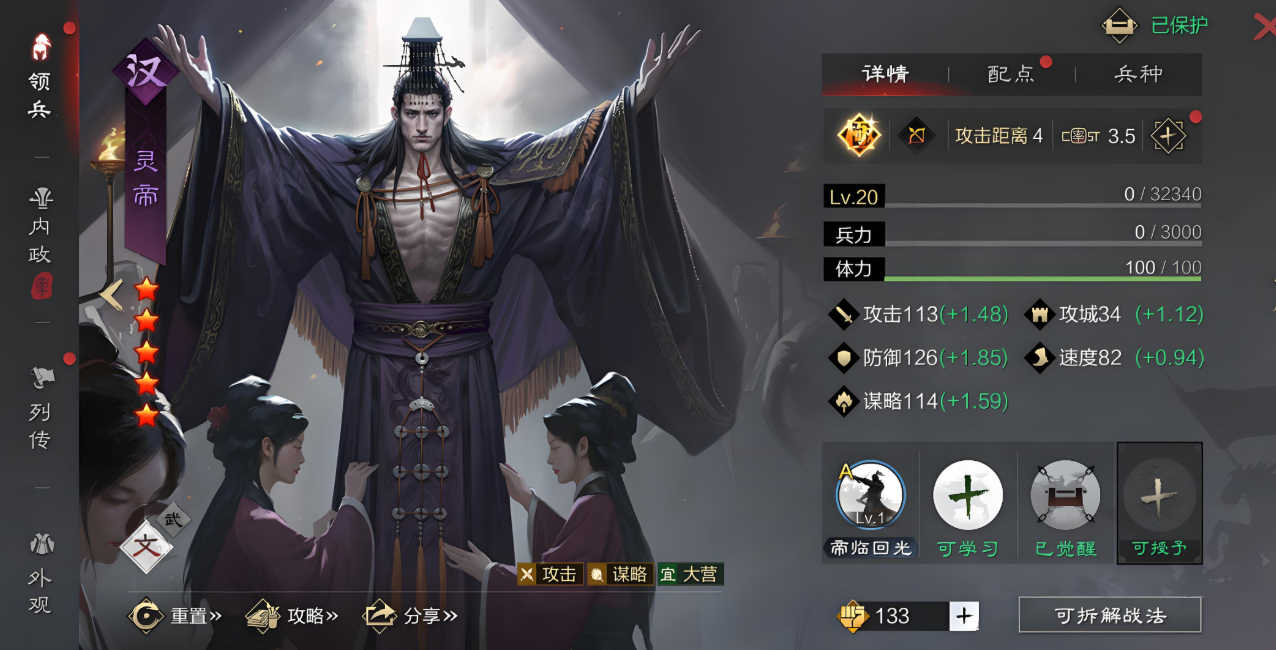1276x650 pixels.
Task: Open the 列传 biography section
Action: (x=39, y=408)
